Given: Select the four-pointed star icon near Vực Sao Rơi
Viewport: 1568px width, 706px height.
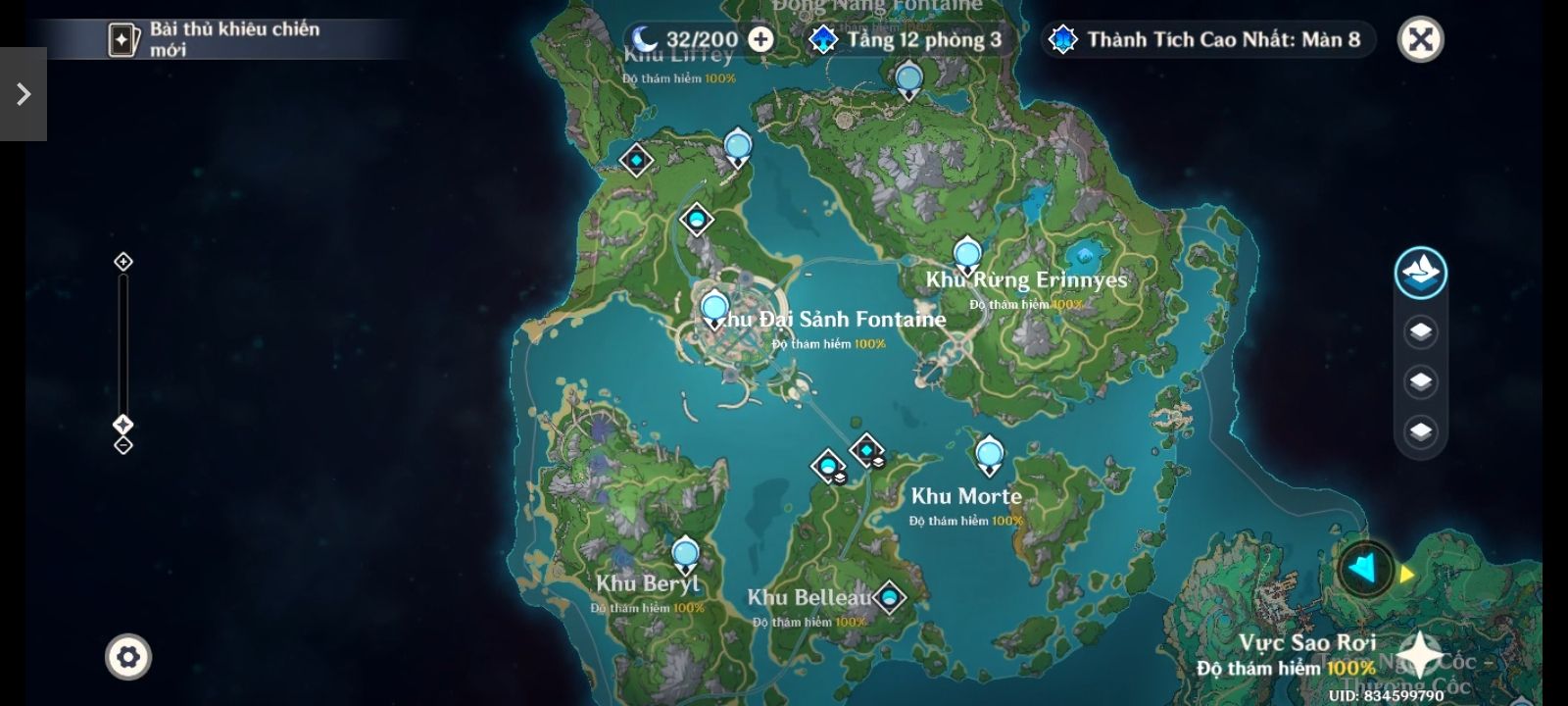Looking at the screenshot, I should (1417, 653).
